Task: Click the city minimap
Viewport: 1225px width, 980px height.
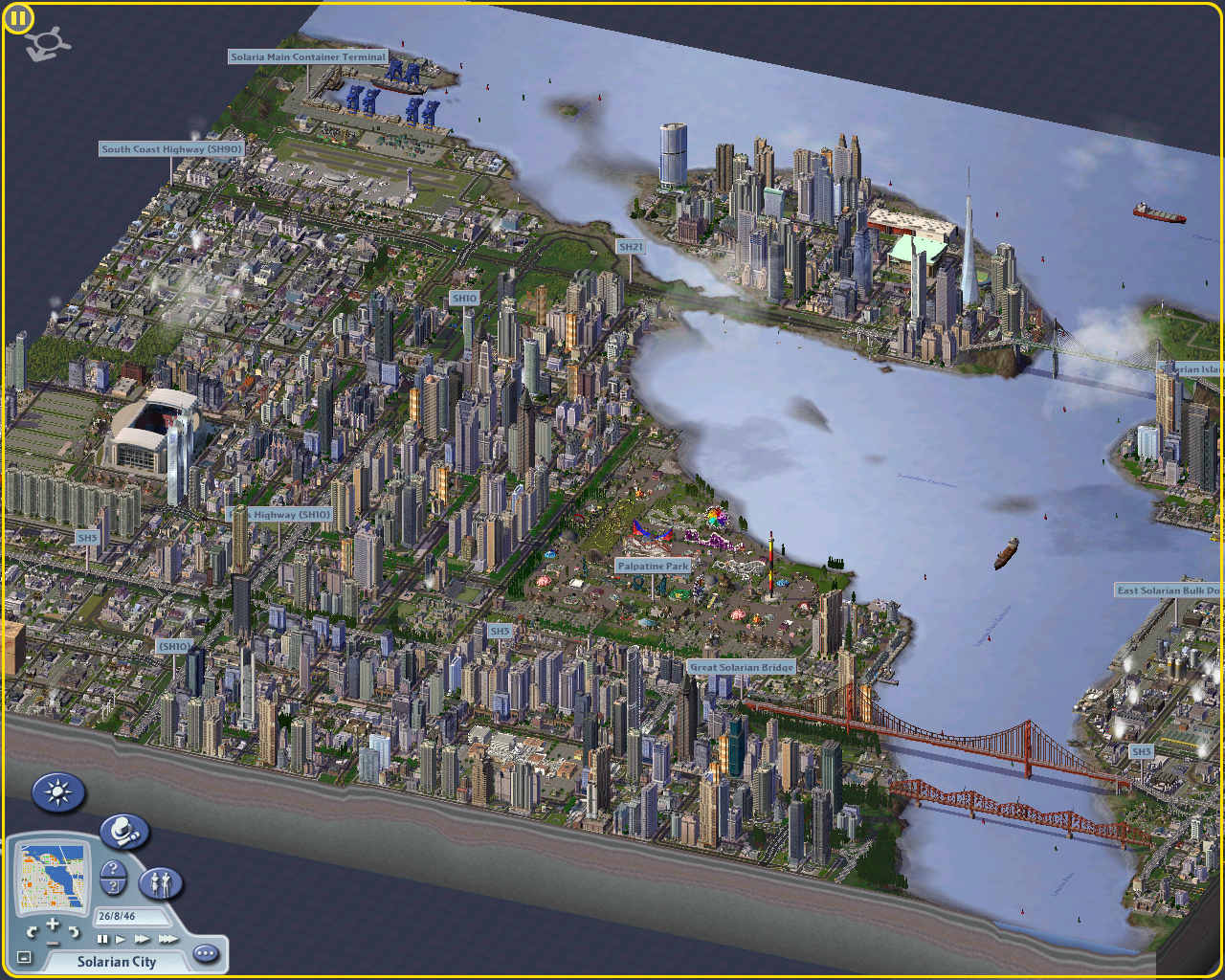Action: pos(53,877)
